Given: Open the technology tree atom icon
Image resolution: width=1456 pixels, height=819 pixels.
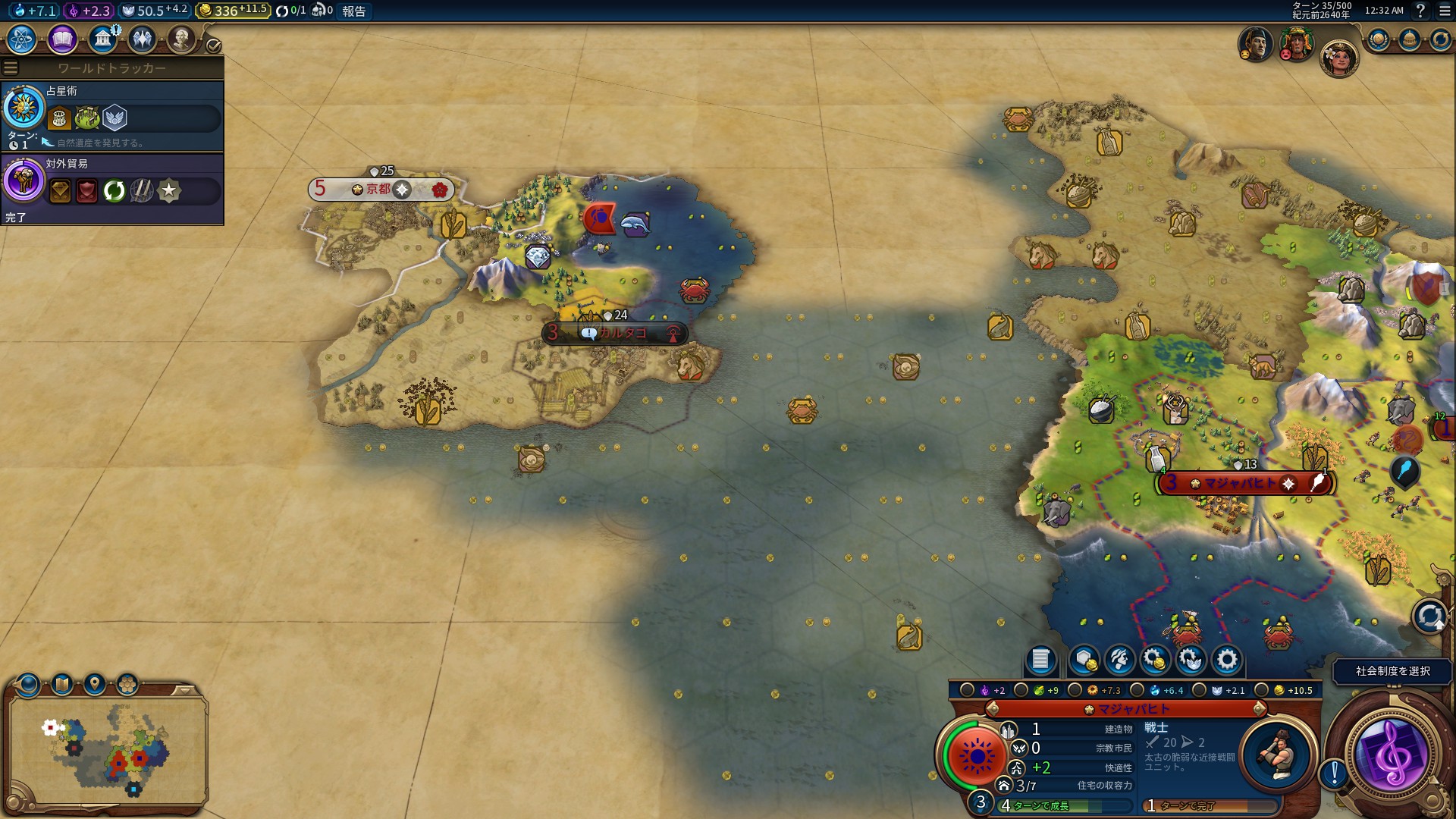Looking at the screenshot, I should click(22, 39).
